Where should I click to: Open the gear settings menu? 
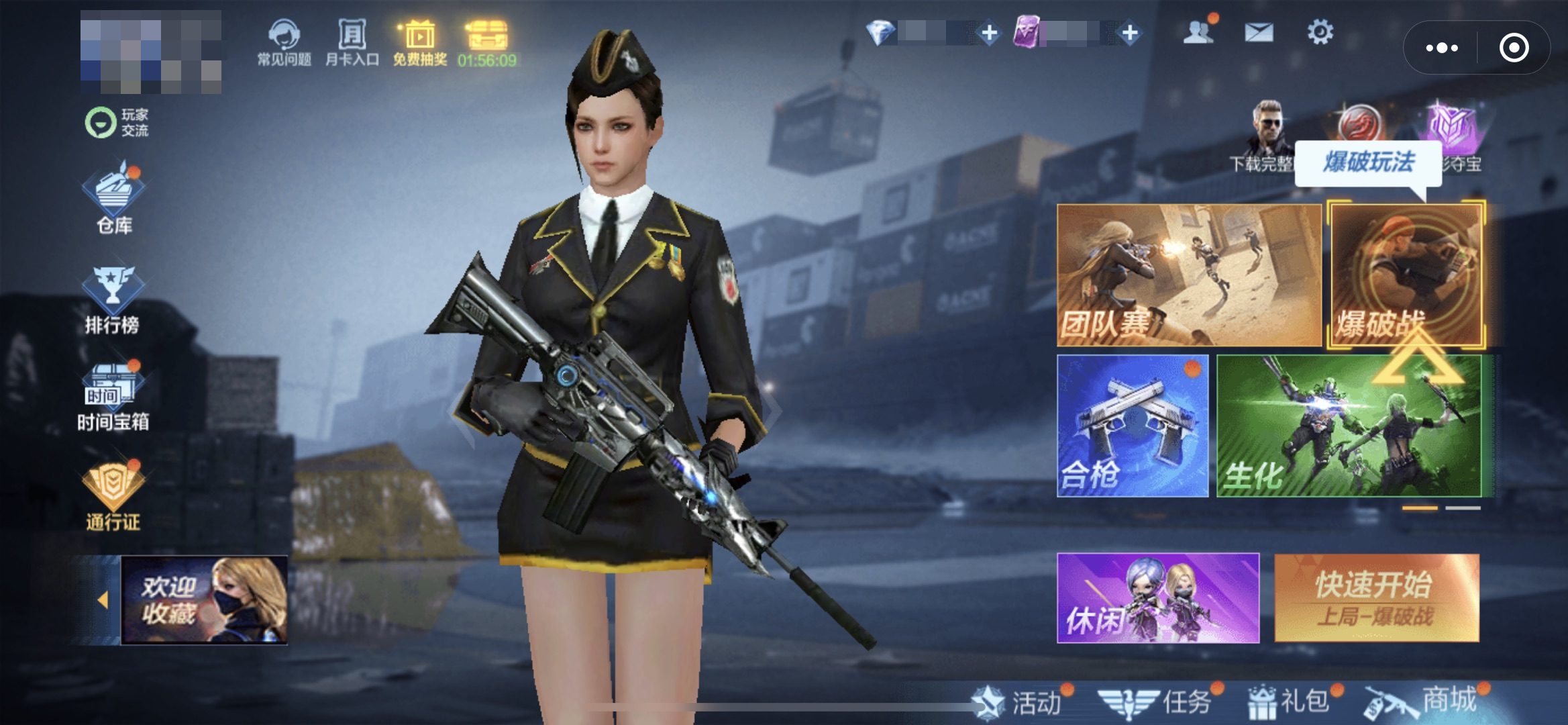[1320, 32]
